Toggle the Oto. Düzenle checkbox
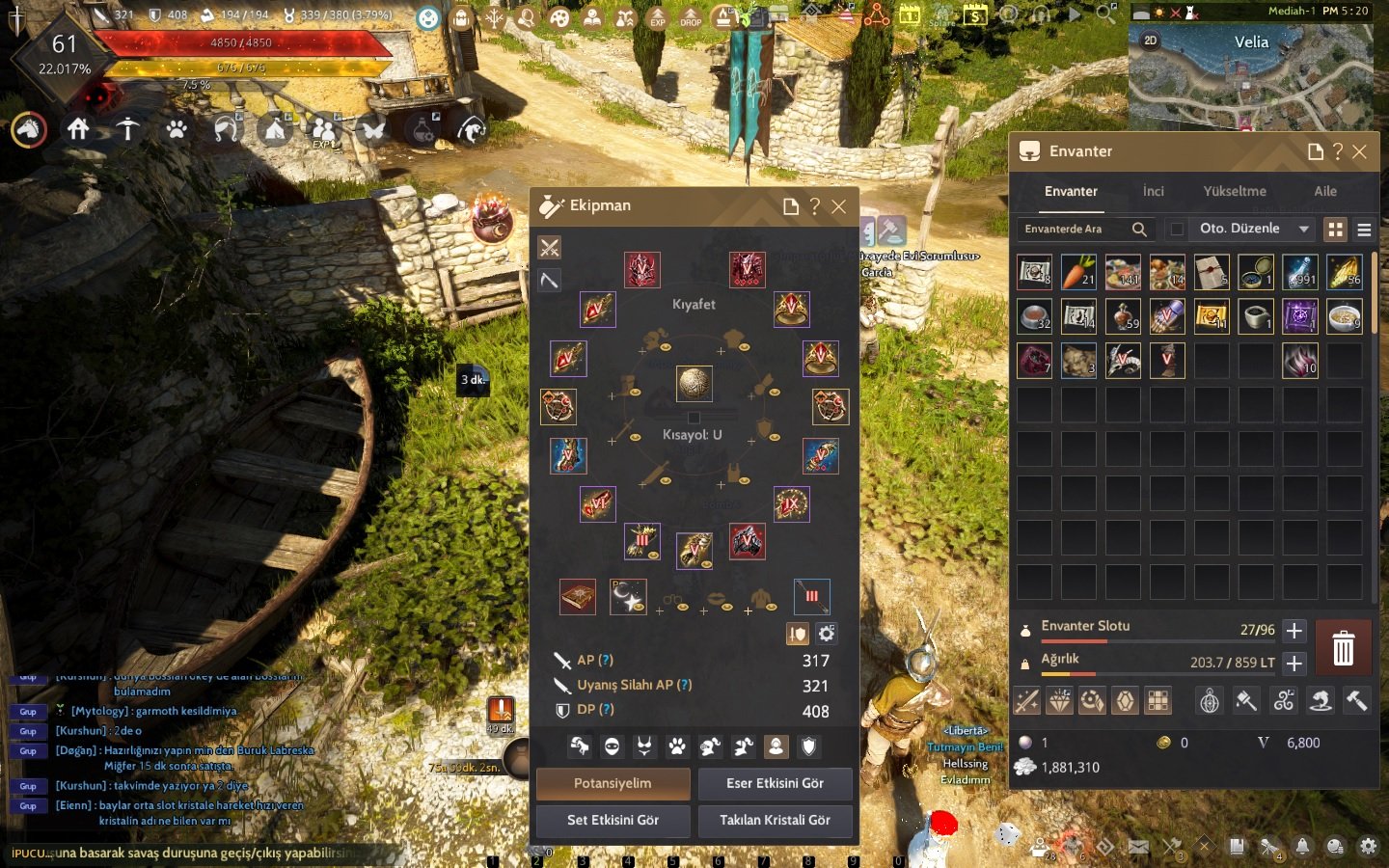The image size is (1389, 868). (x=1177, y=229)
